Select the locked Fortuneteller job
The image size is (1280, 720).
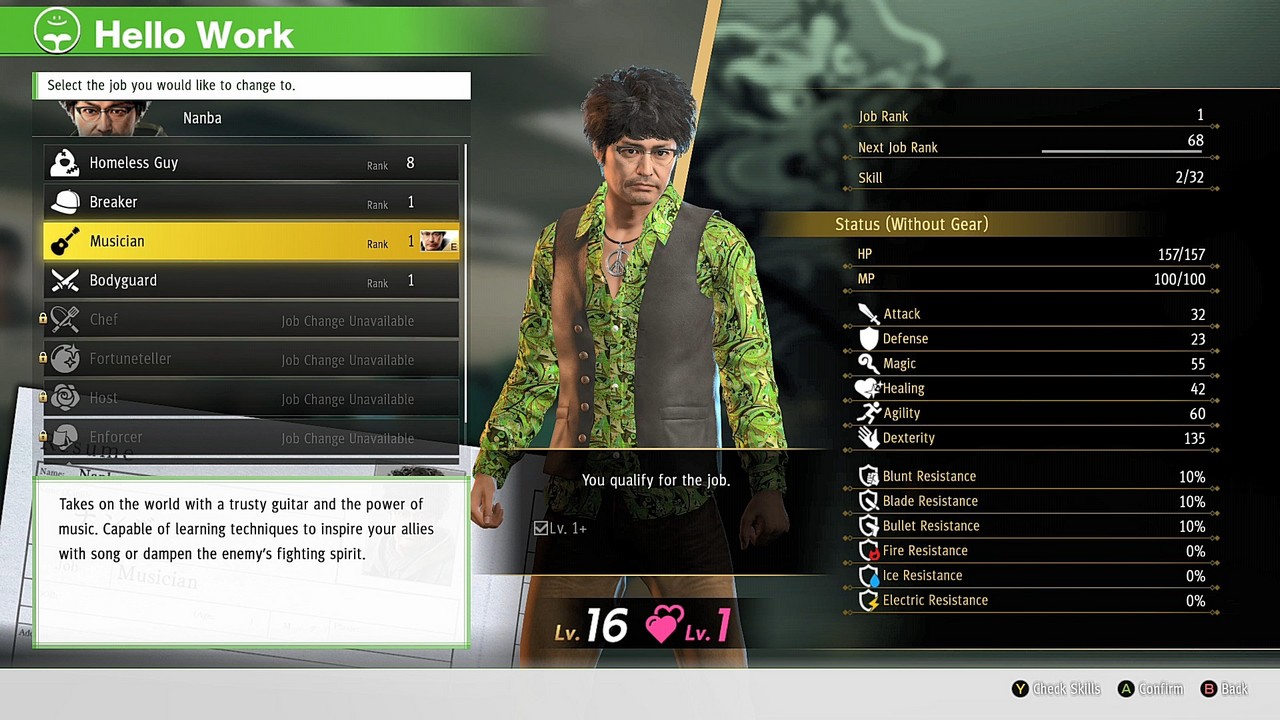tap(250, 359)
